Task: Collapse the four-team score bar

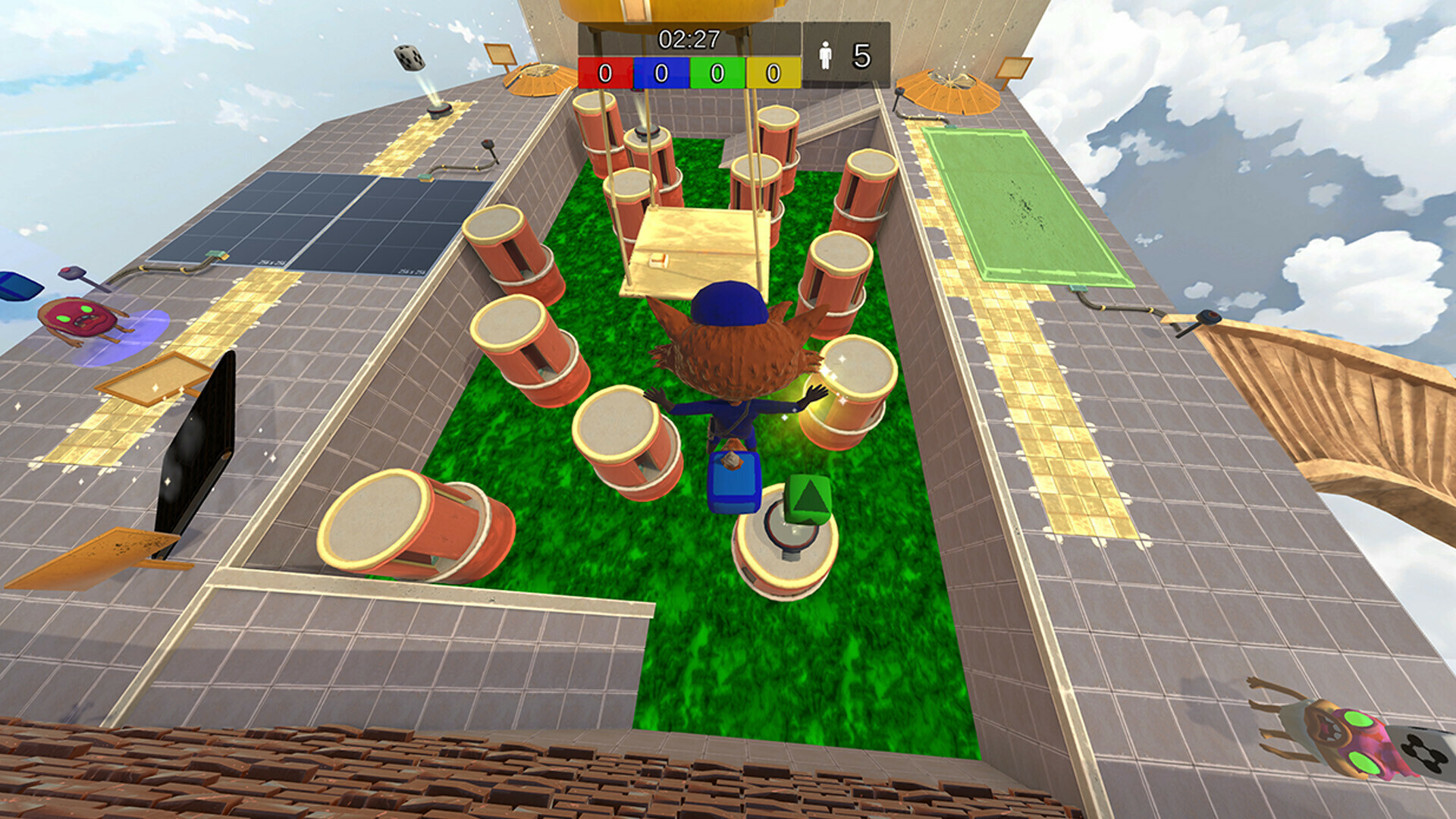Action: 690,72
